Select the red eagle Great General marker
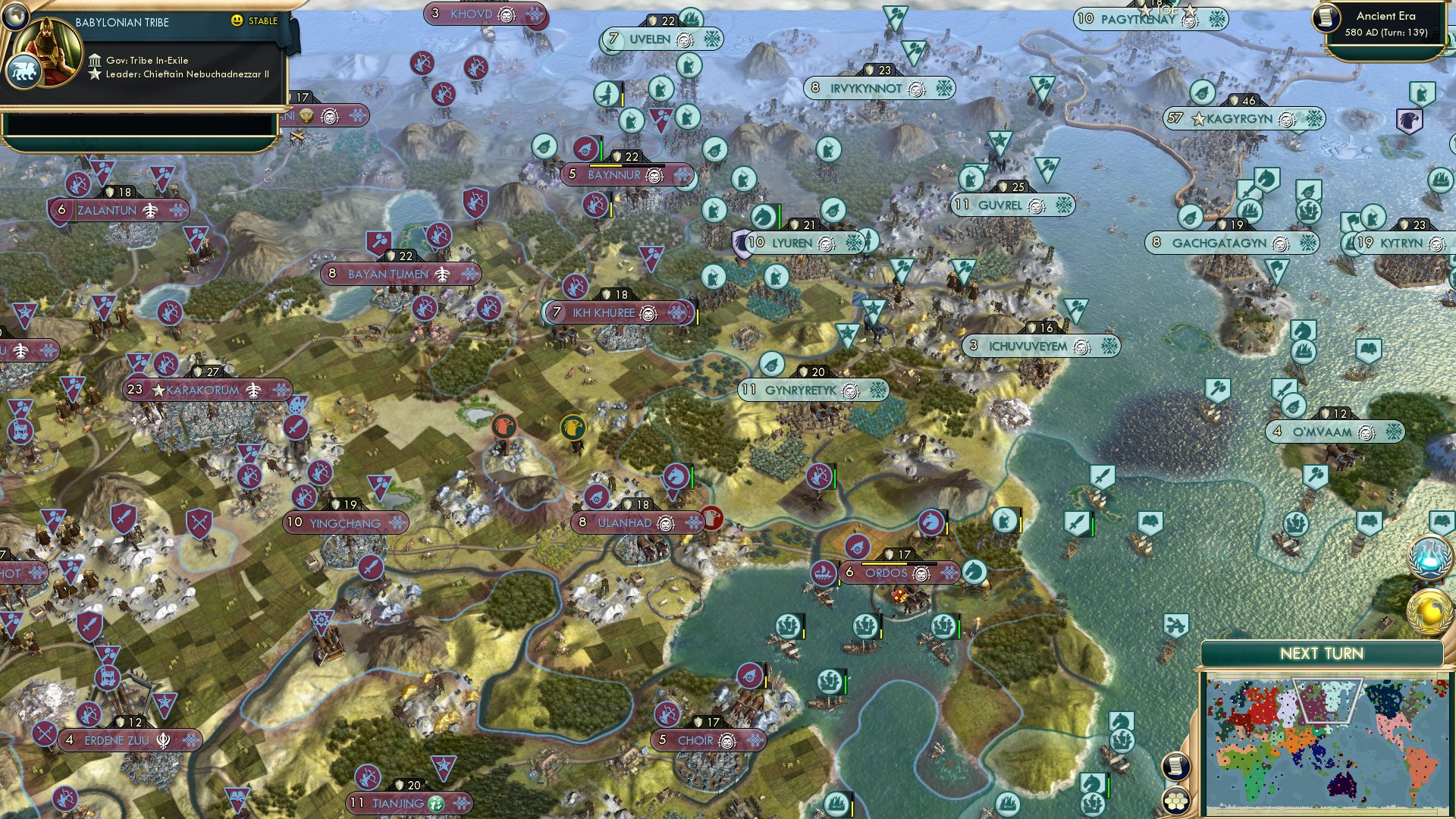The width and height of the screenshot is (1456, 819). coord(504,425)
